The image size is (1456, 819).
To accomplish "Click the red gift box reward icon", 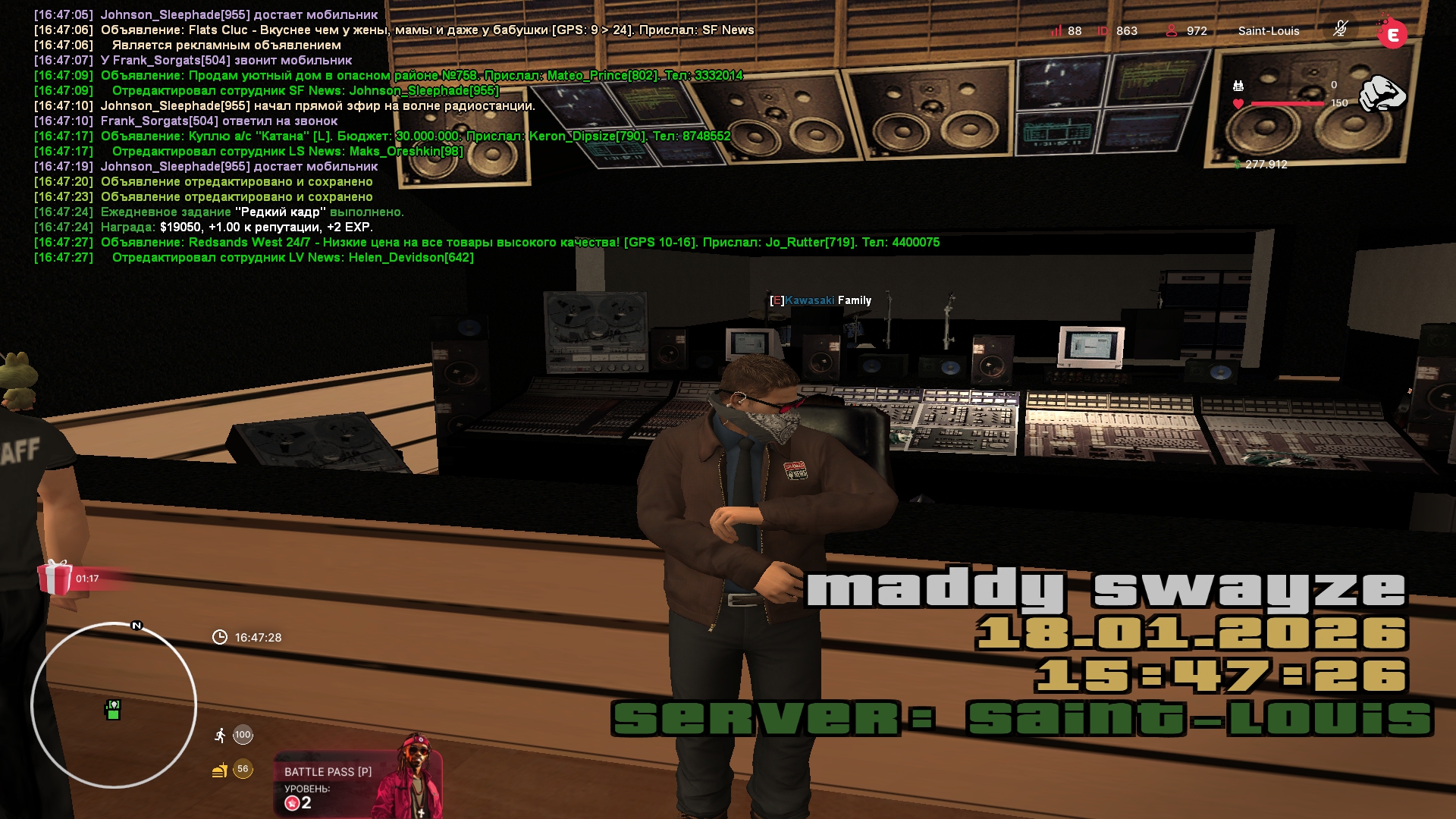I will [55, 578].
